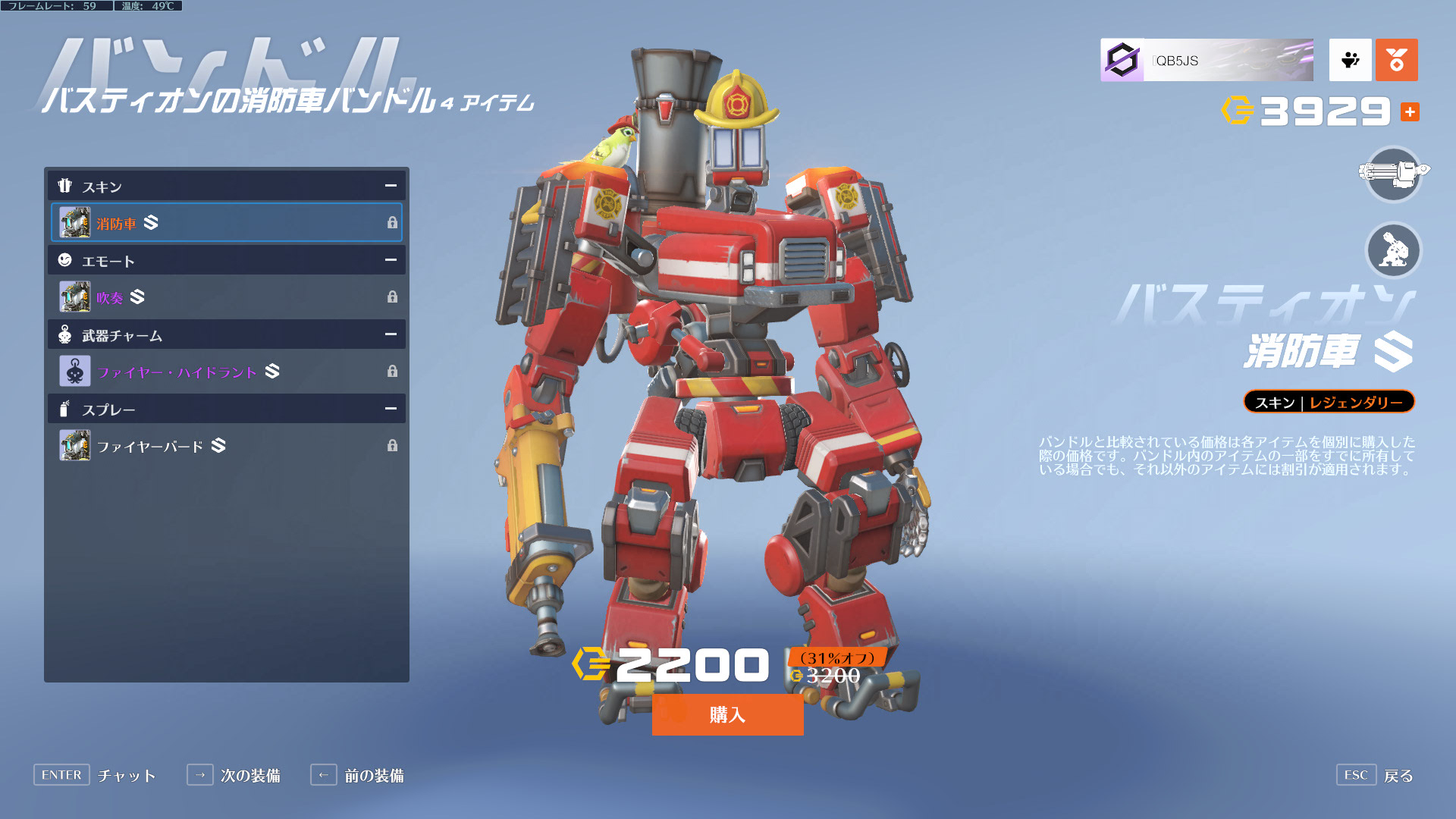Select the 消防車 skin item

click(226, 222)
